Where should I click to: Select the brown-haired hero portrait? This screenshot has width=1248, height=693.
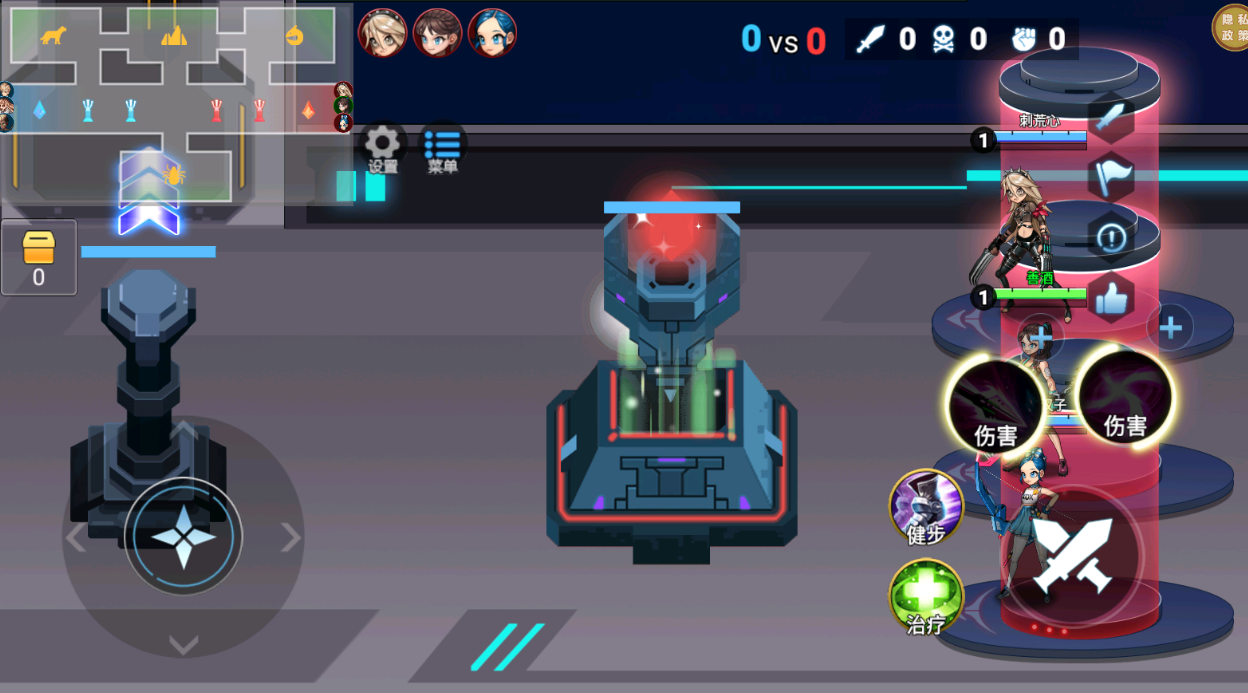[437, 33]
